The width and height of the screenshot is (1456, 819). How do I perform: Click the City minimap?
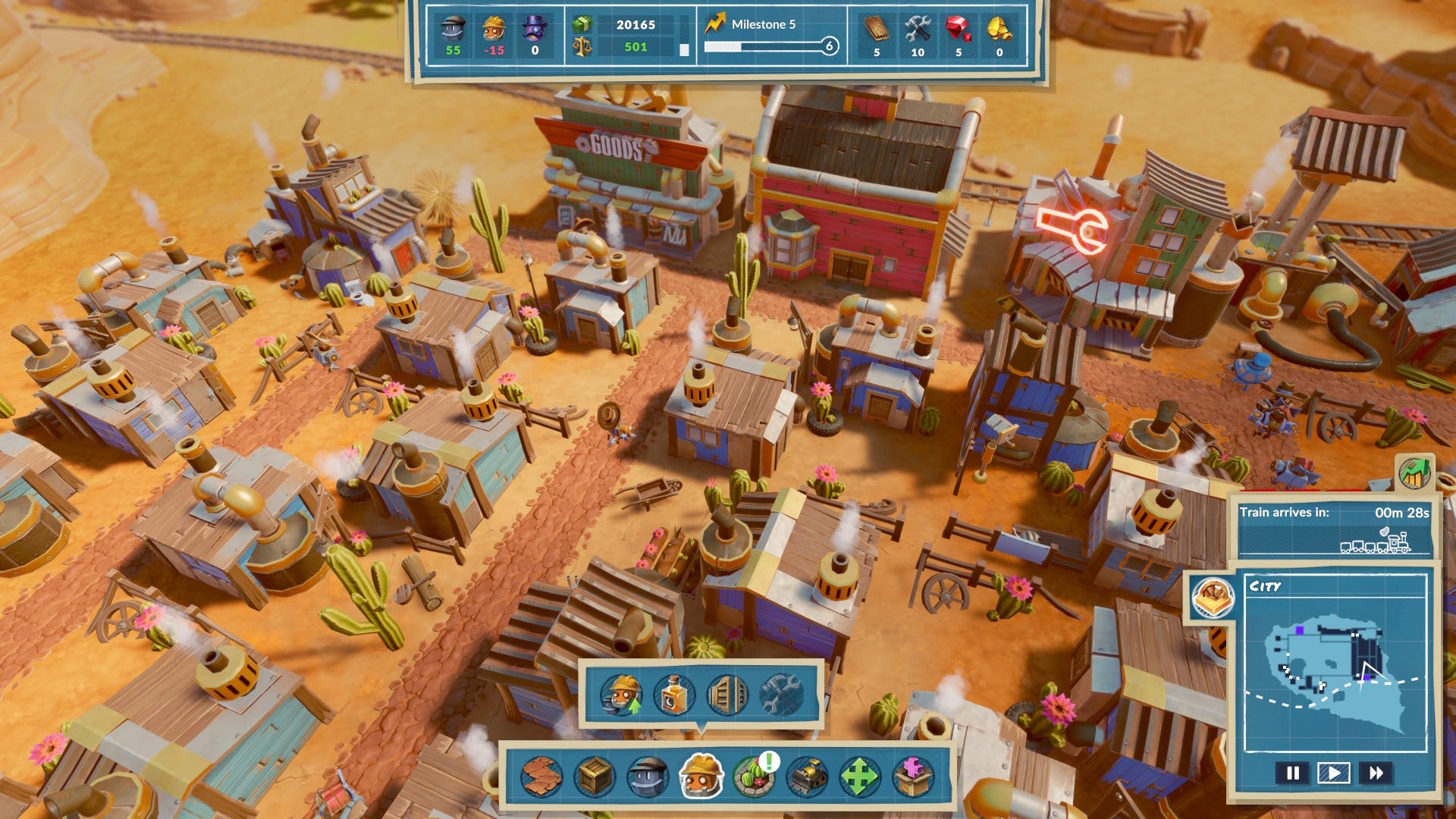1336,667
